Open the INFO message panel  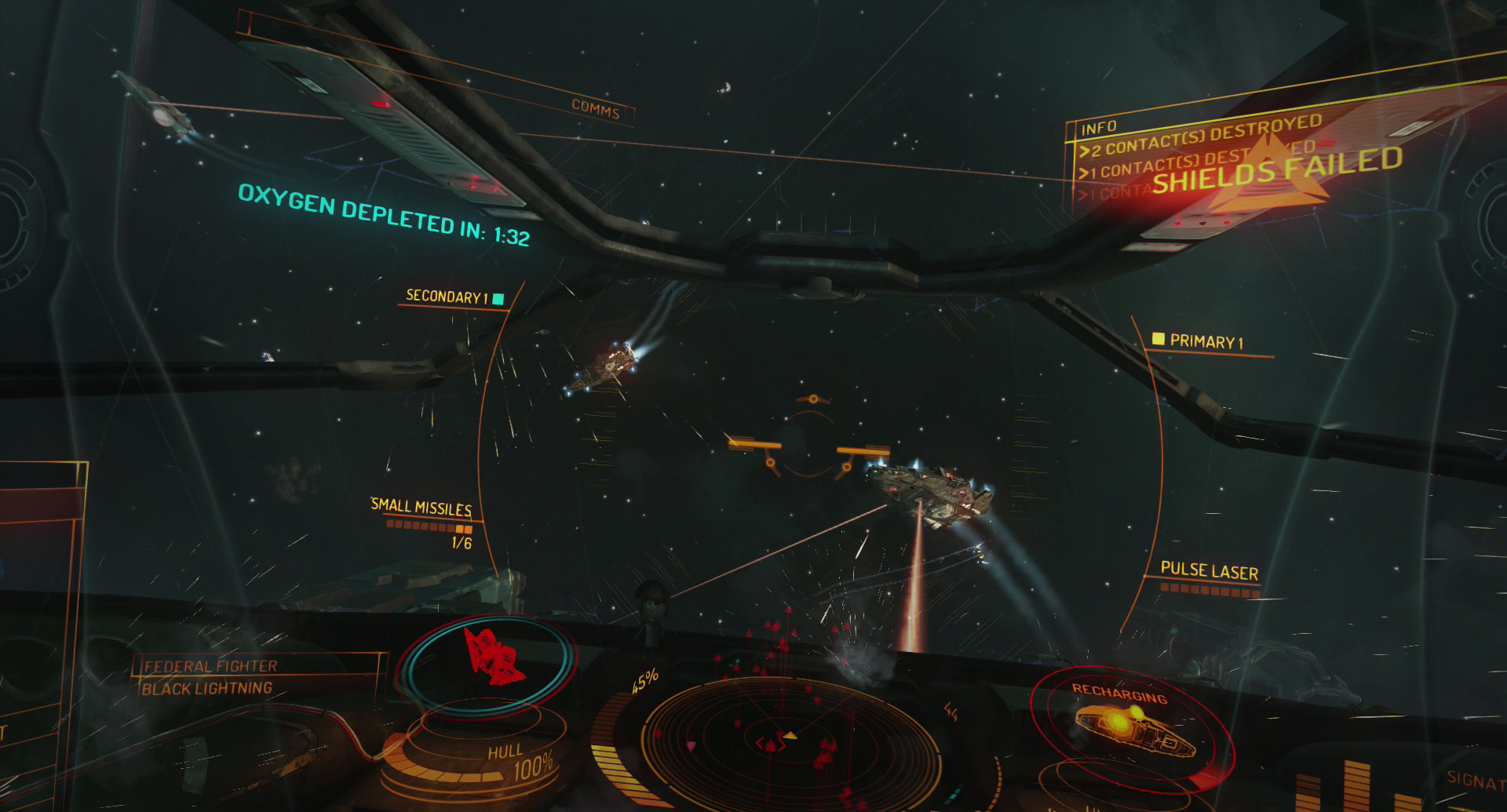click(1099, 128)
